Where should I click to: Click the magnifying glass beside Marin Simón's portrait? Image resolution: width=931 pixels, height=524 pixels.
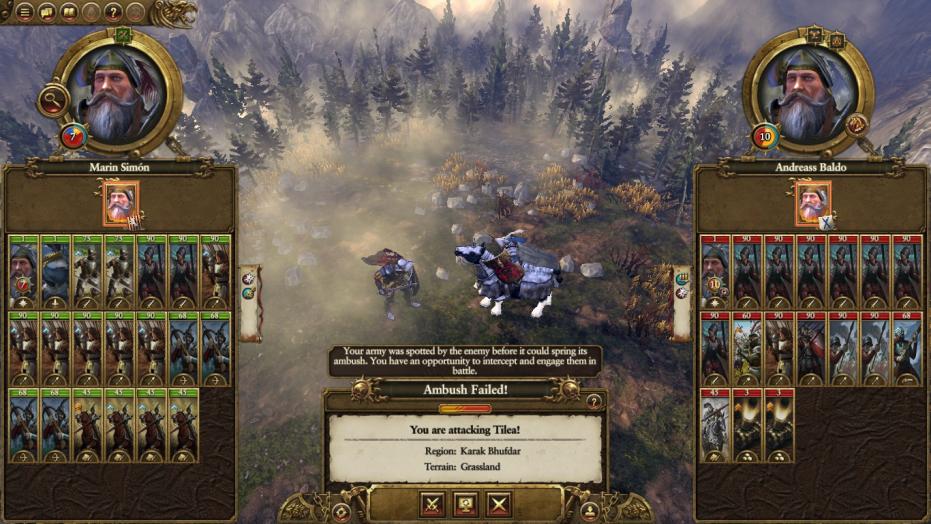pos(52,99)
